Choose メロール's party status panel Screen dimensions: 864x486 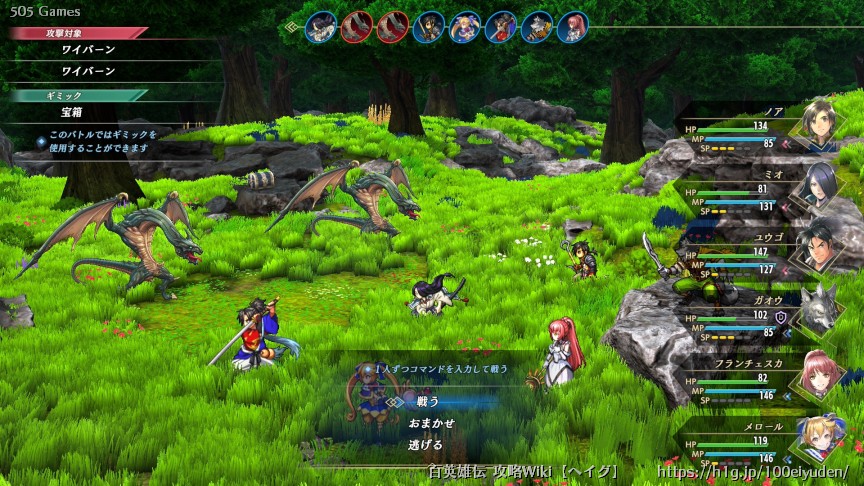[760, 446]
